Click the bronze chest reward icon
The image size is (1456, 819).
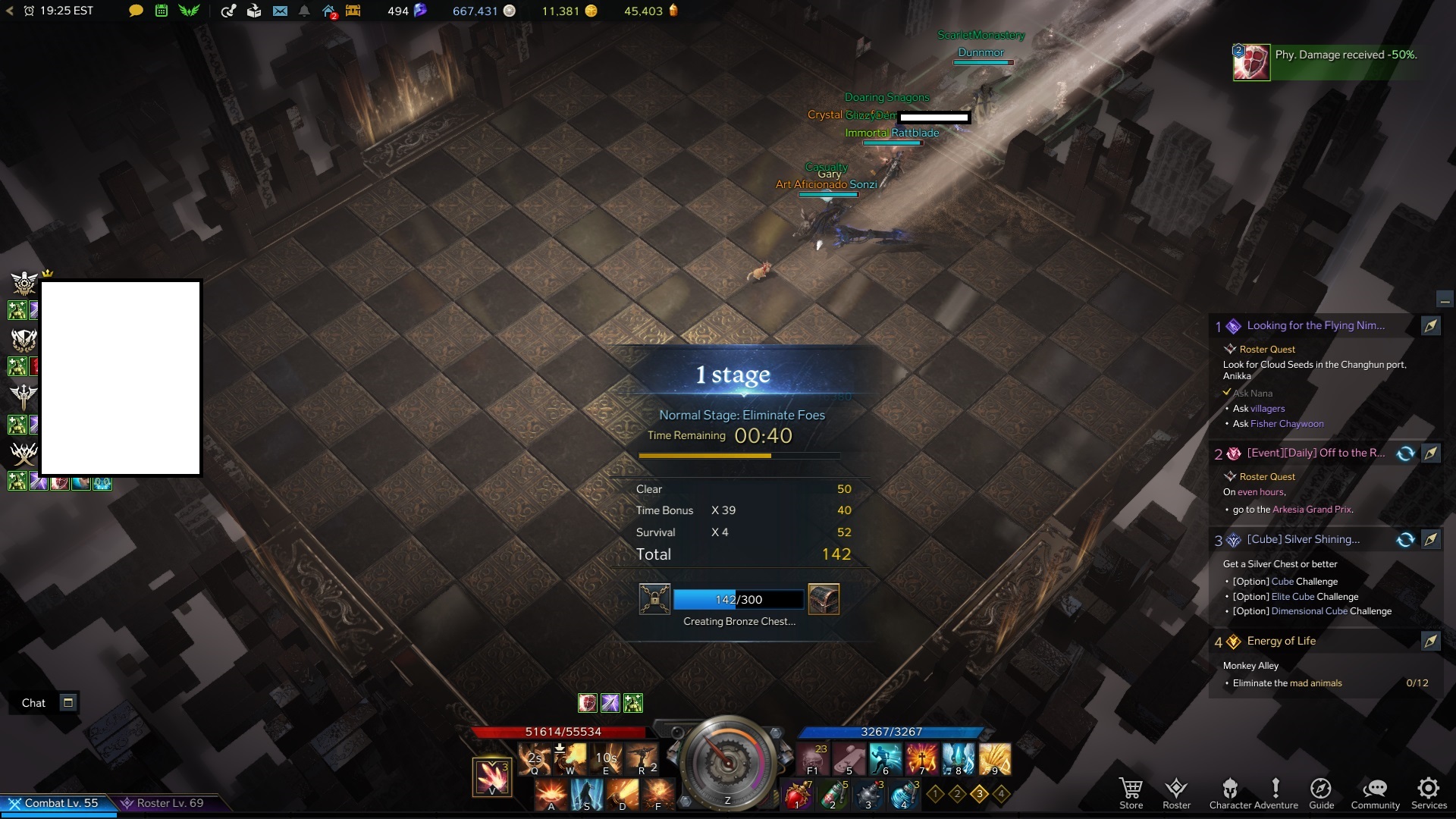(824, 599)
